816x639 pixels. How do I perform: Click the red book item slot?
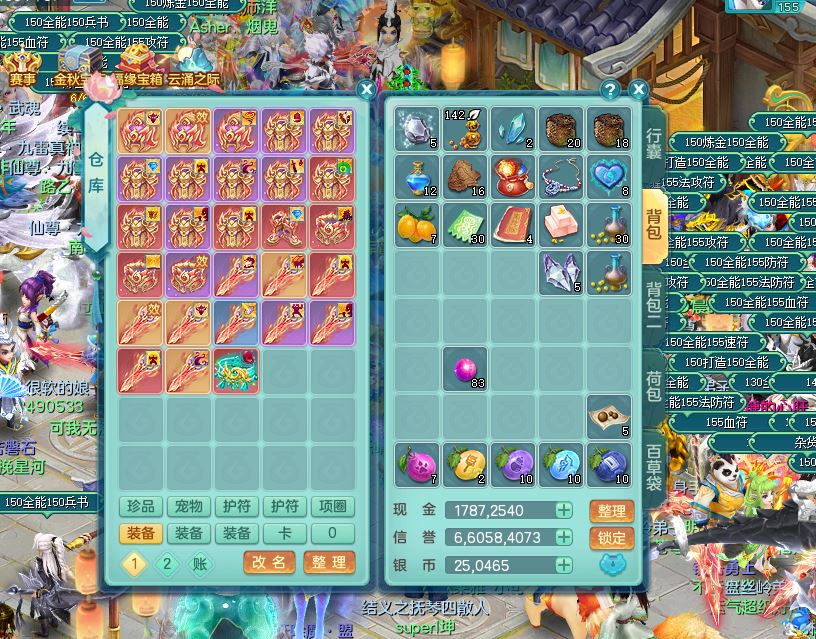[x=513, y=224]
